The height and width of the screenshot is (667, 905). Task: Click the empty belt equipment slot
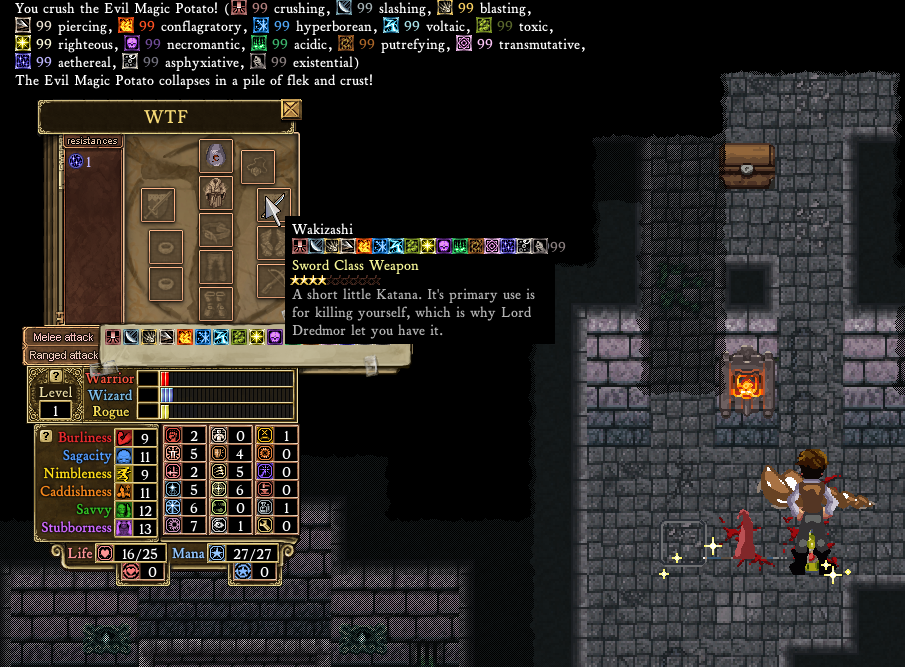[216, 231]
